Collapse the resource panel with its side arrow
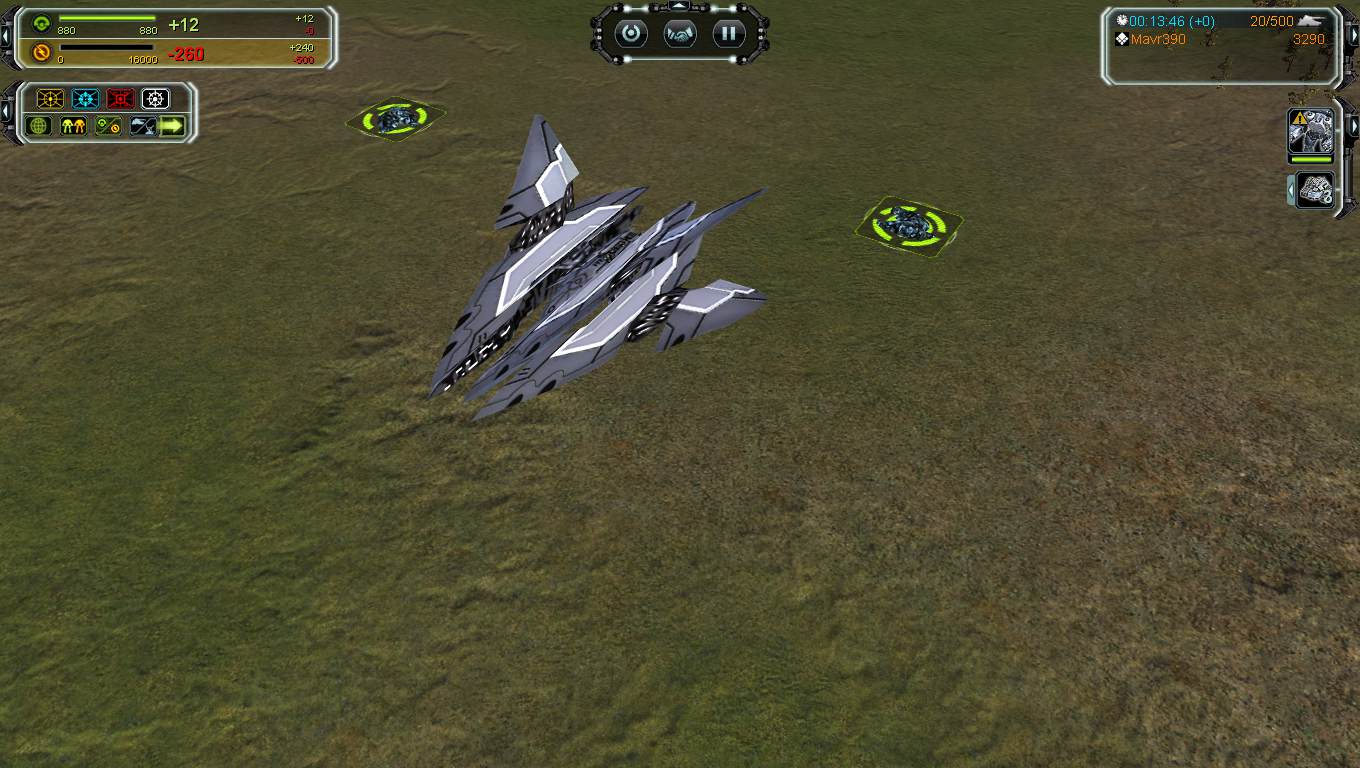The height and width of the screenshot is (768, 1360). tap(6, 37)
